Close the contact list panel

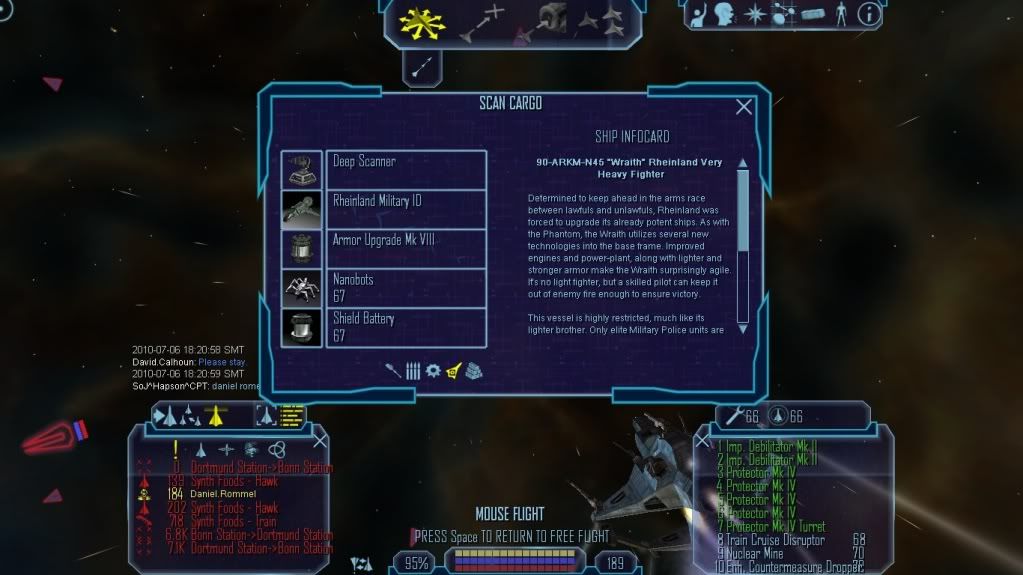(320, 440)
